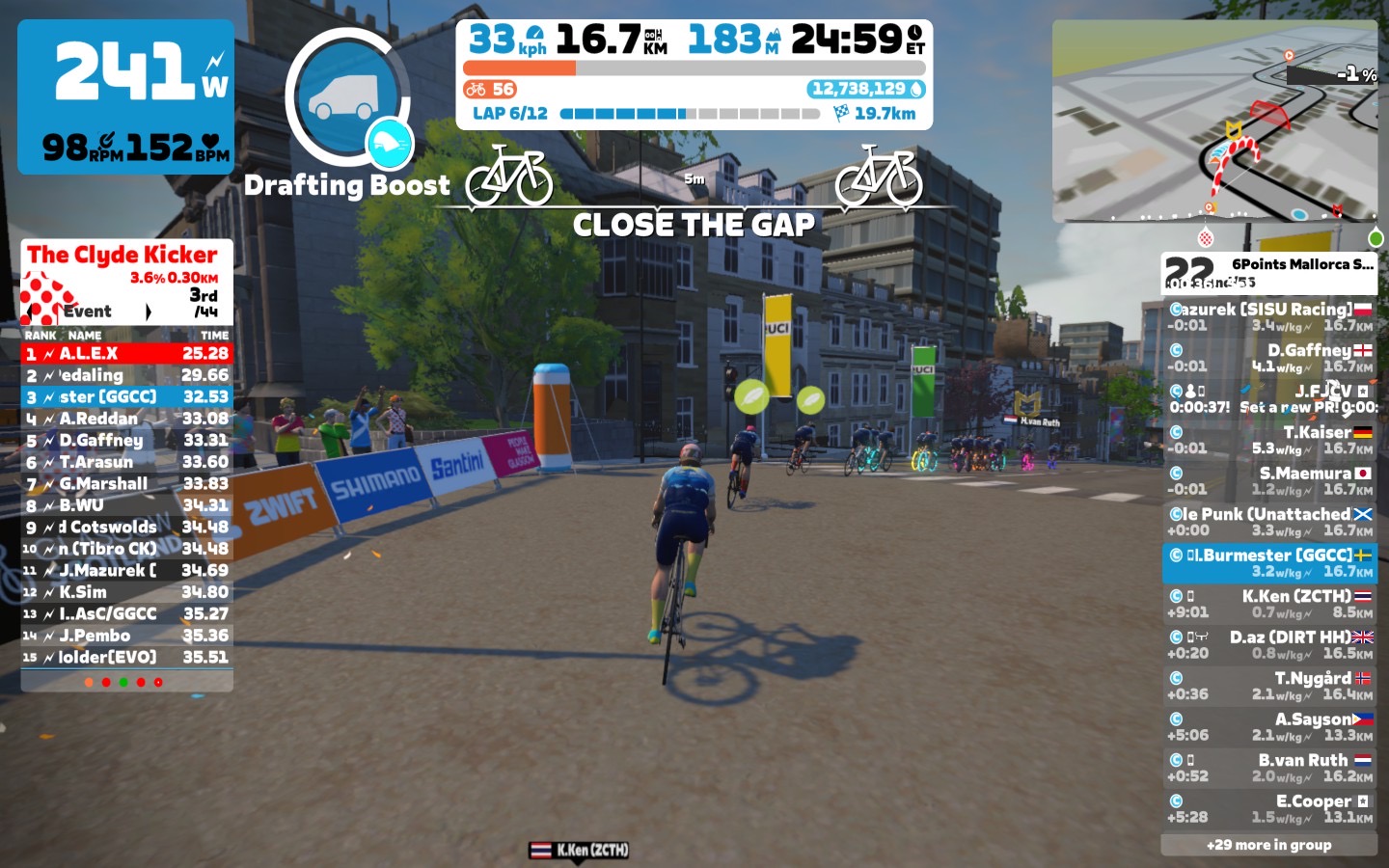The image size is (1389, 868).
Task: Pick K.Sim from the leaderboard
Action: [x=126, y=592]
